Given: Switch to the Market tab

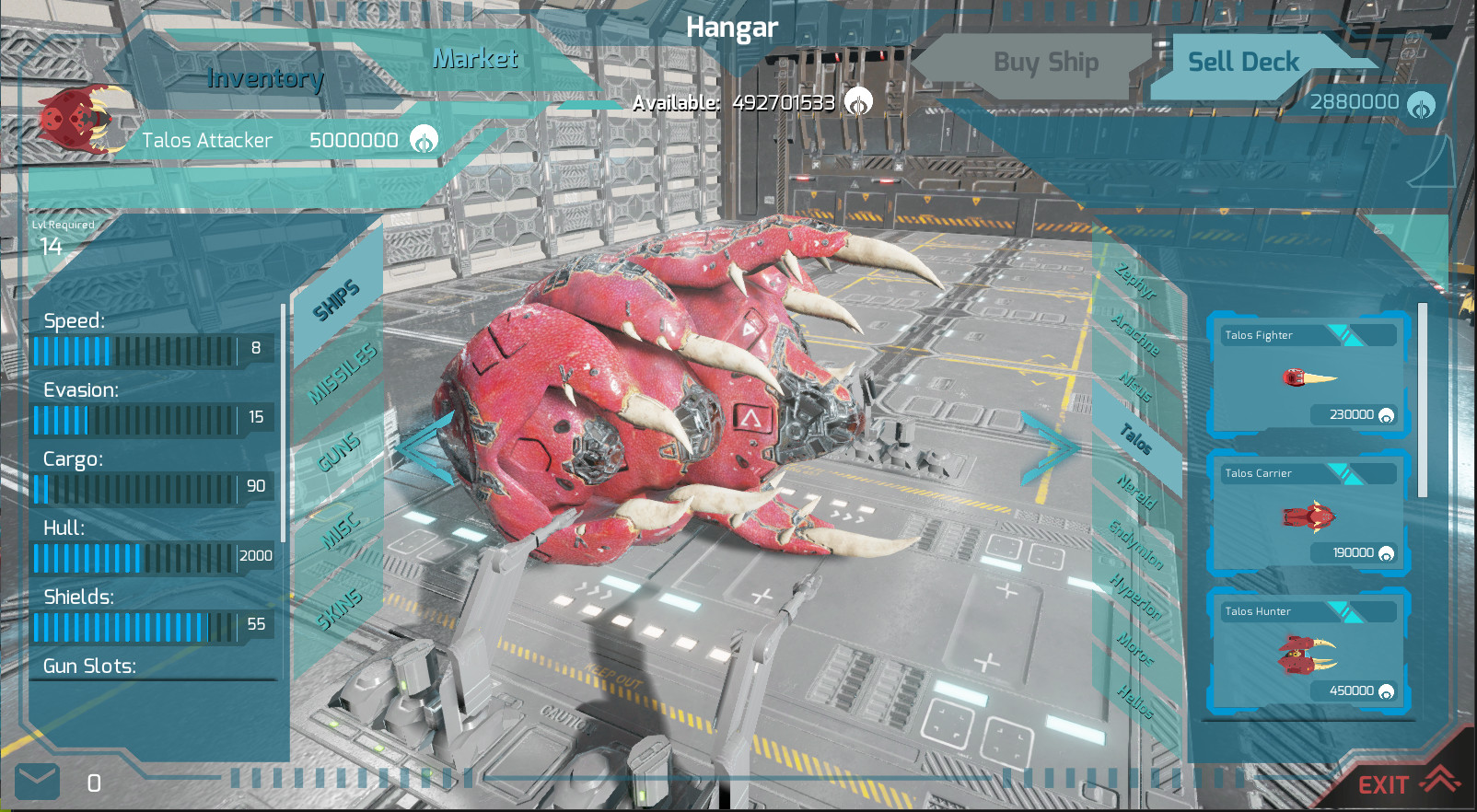Looking at the screenshot, I should 475,60.
